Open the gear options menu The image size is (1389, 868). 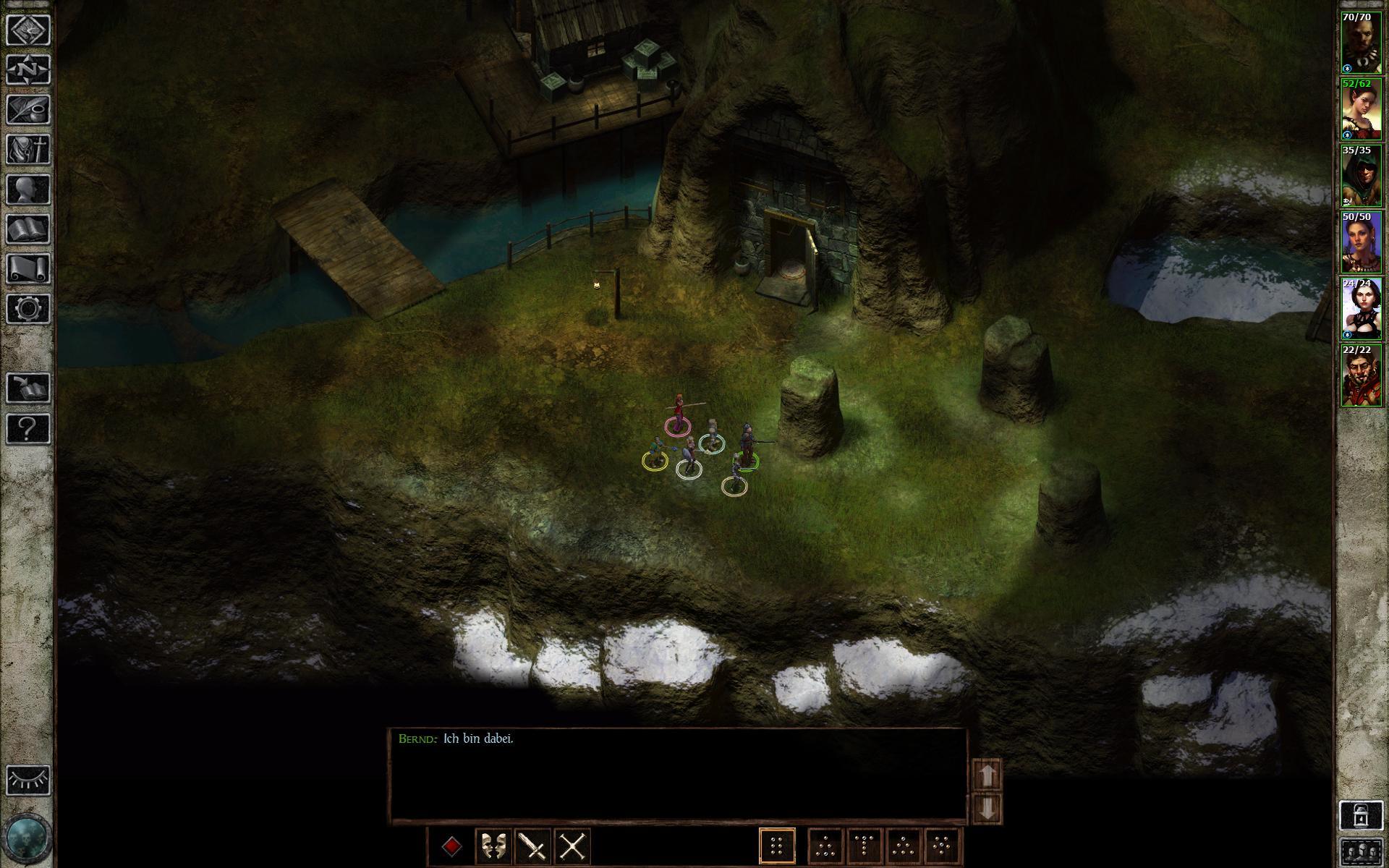(x=28, y=309)
